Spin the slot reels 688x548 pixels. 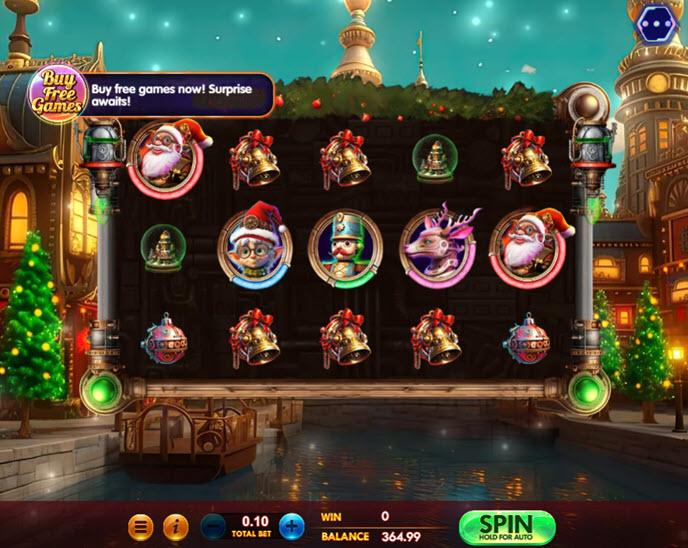(x=506, y=527)
